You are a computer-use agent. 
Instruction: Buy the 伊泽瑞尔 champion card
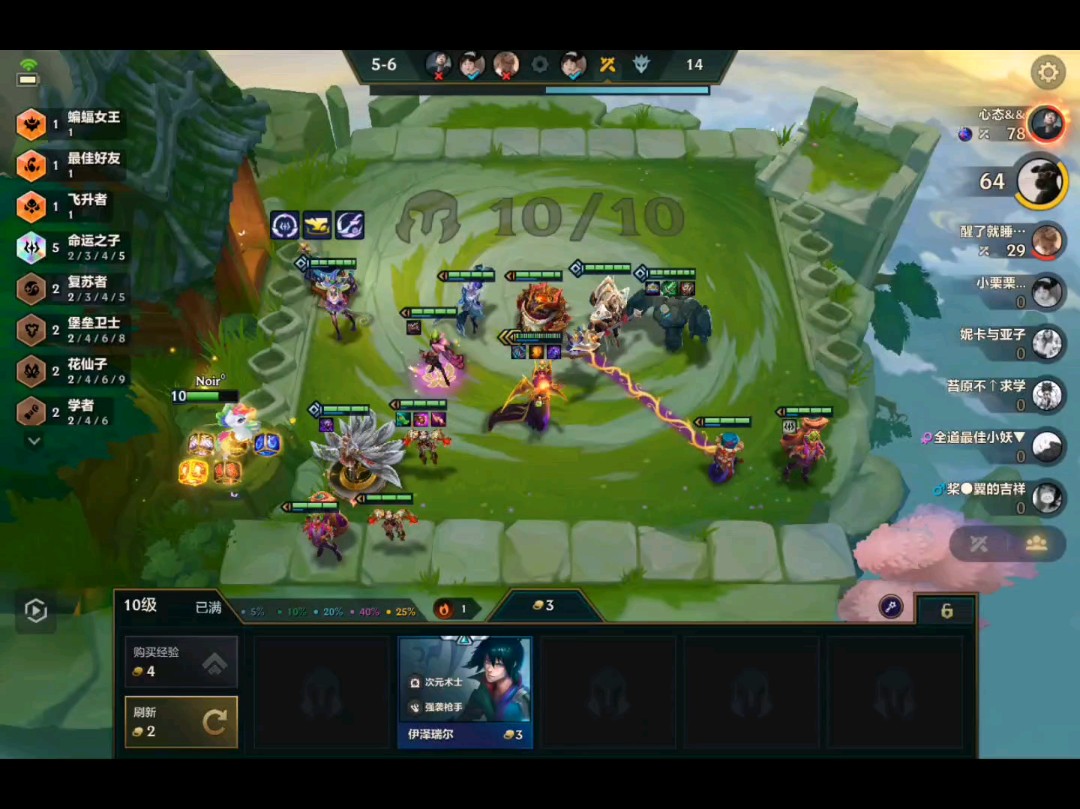tap(465, 692)
